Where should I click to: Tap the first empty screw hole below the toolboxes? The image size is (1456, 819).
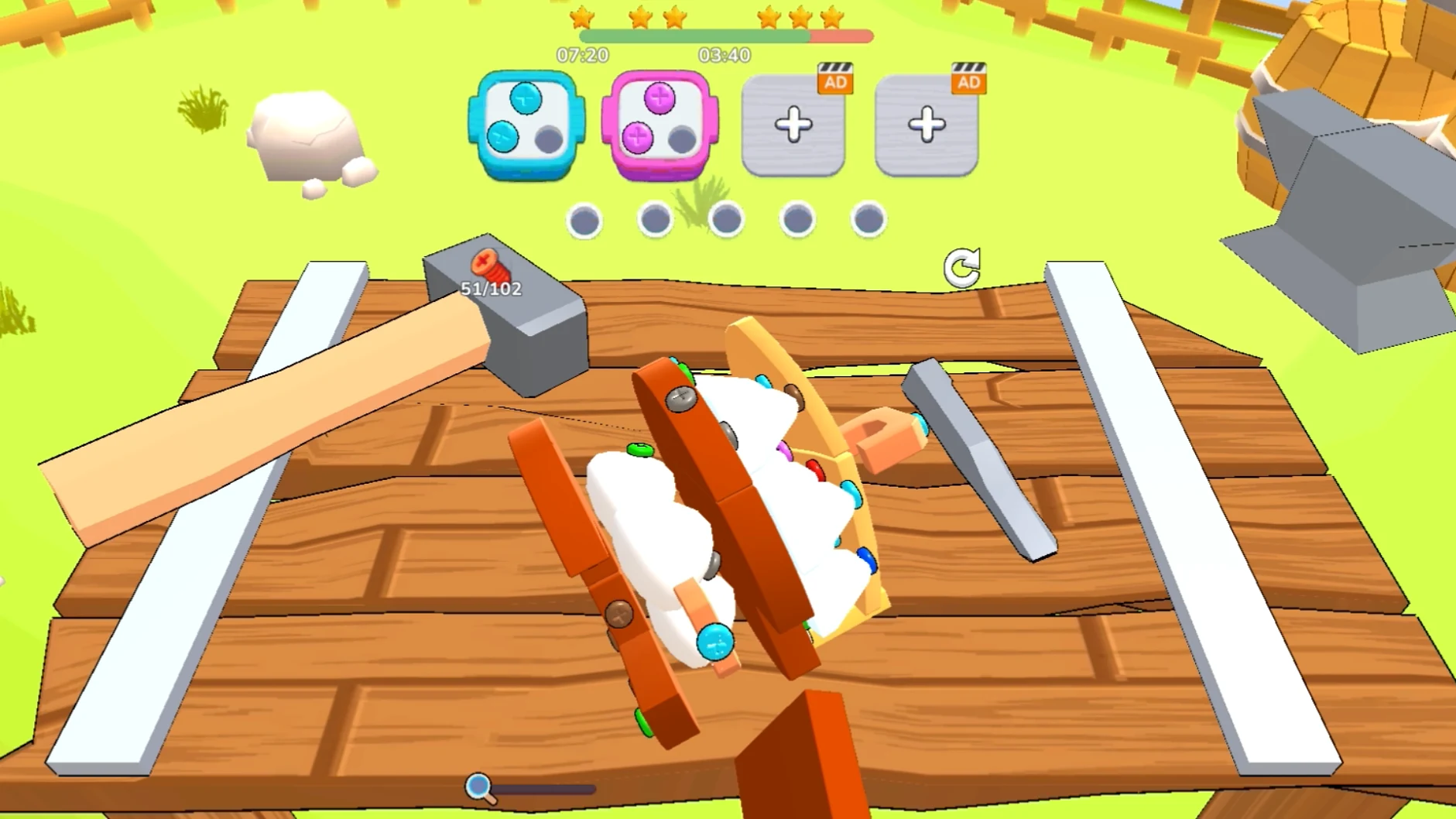click(584, 220)
